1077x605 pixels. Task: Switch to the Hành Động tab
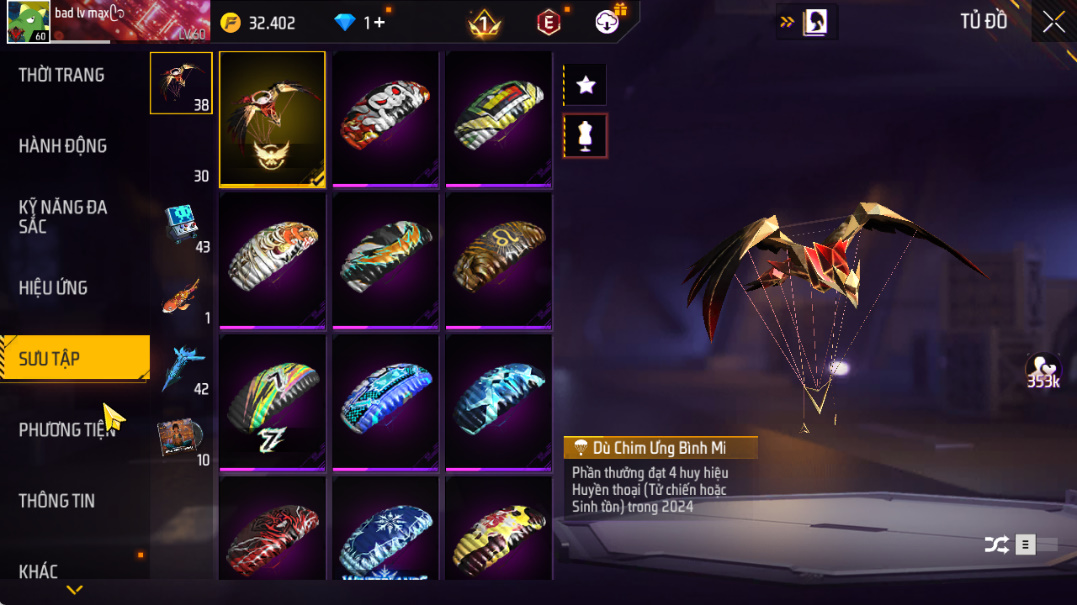(x=62, y=146)
